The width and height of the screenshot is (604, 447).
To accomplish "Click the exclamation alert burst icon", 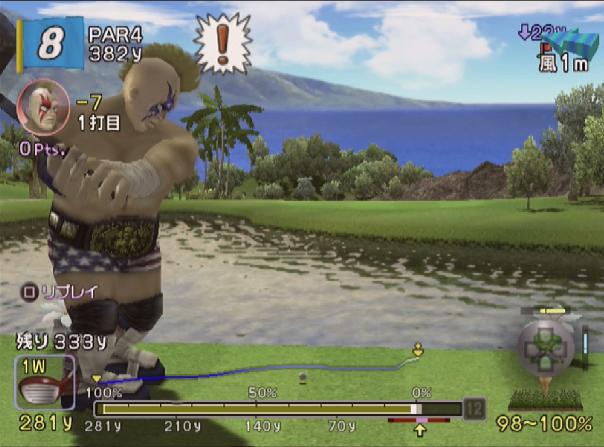I will [x=220, y=41].
